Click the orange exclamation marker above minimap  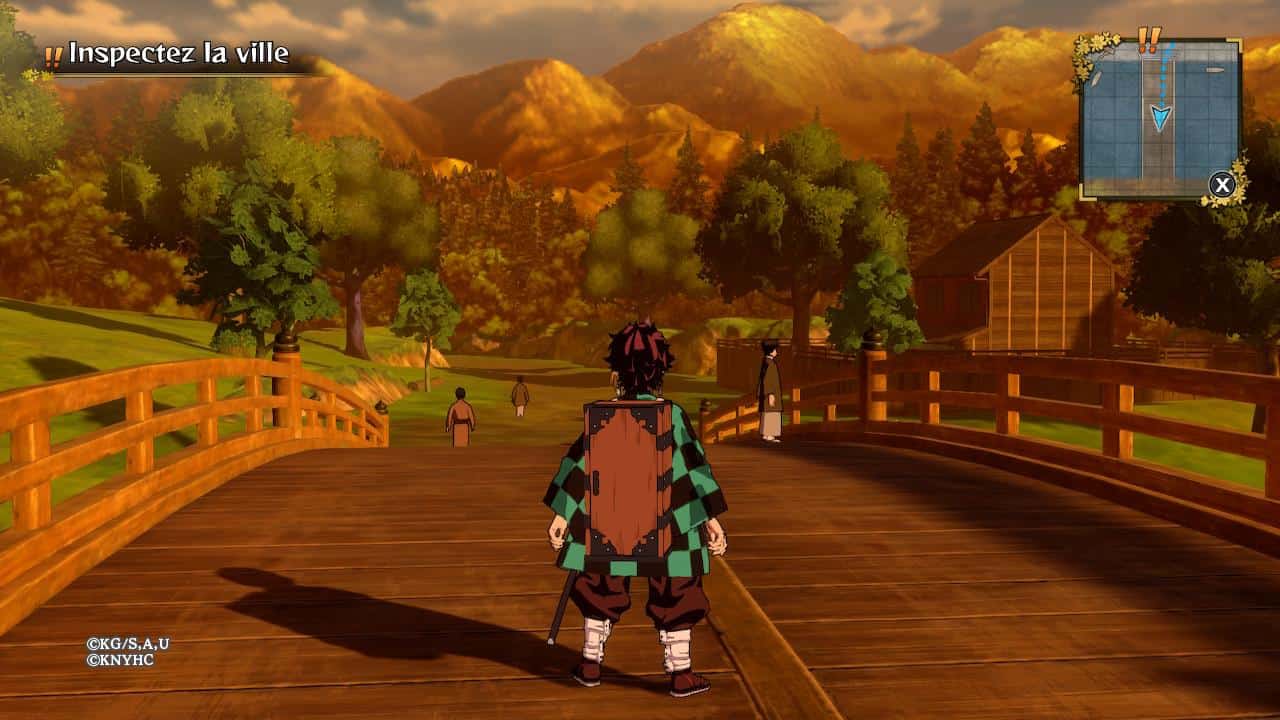coord(1150,39)
